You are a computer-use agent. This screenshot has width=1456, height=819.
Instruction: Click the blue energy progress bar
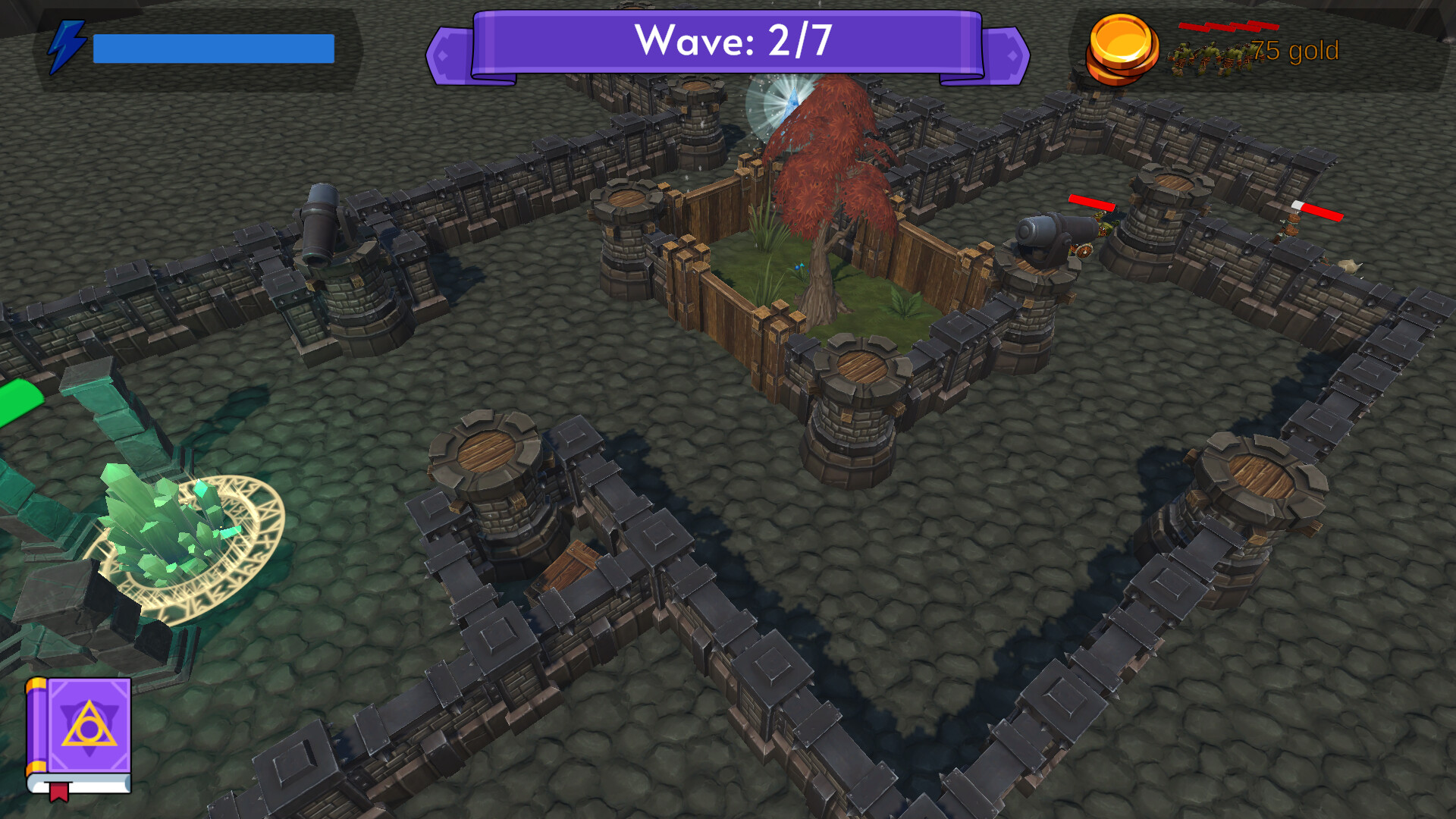(x=212, y=47)
